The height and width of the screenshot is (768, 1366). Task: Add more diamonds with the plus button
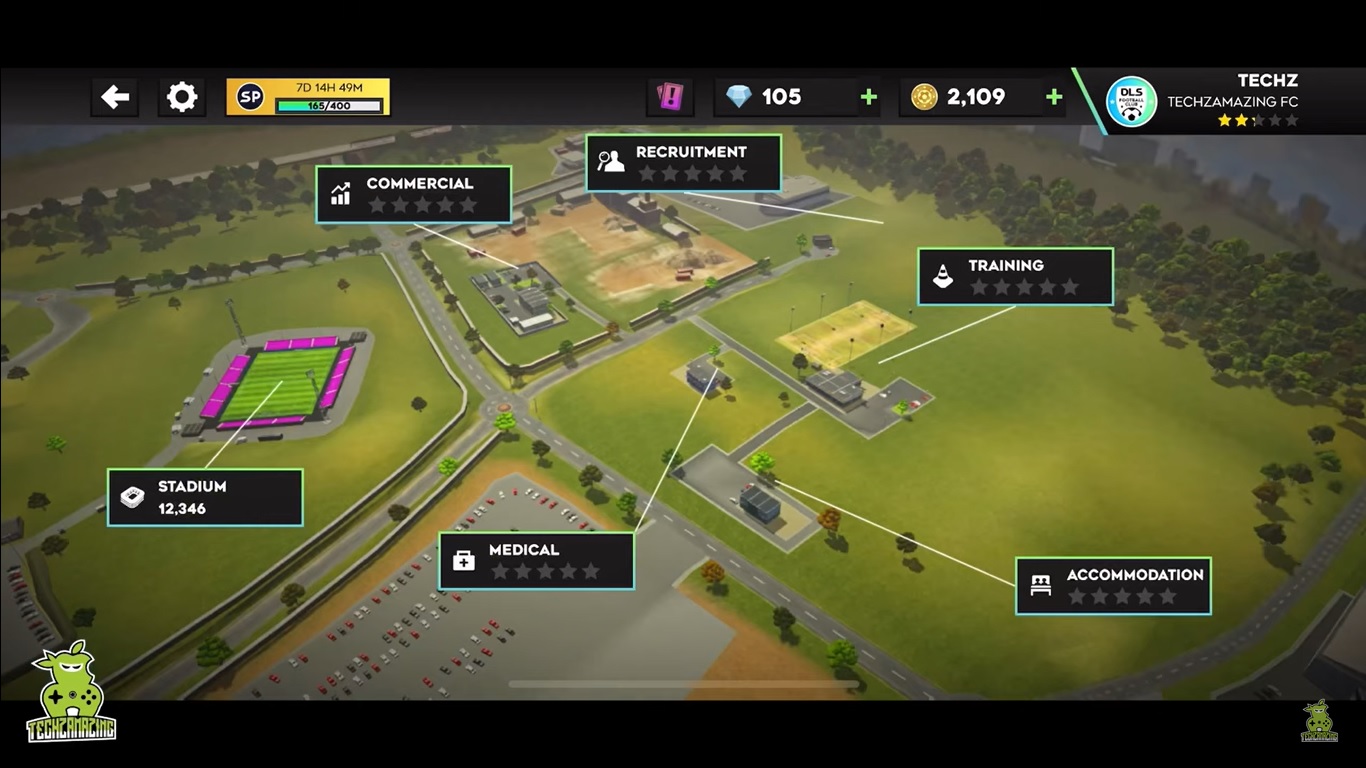coord(869,97)
